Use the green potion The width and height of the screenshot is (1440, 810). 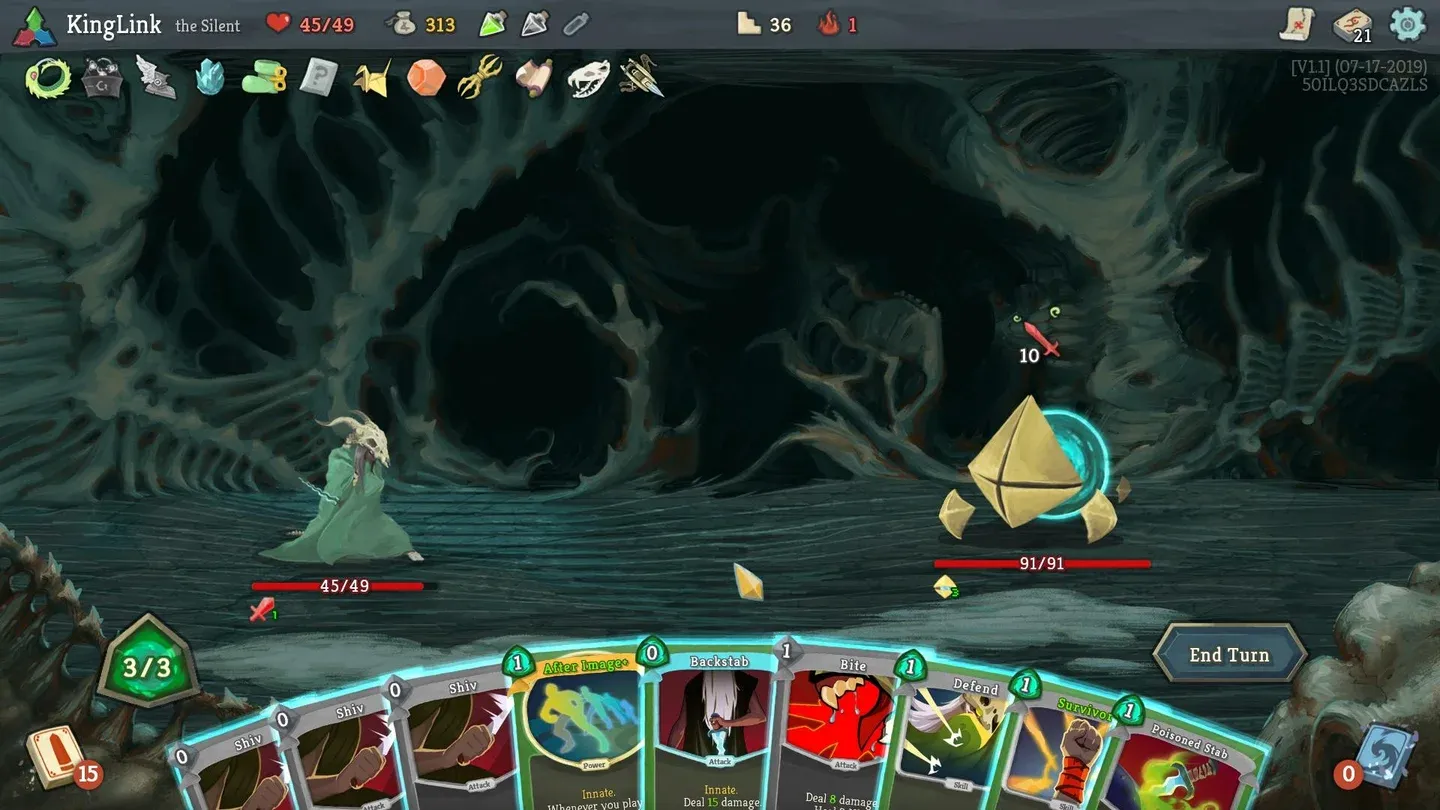(493, 24)
